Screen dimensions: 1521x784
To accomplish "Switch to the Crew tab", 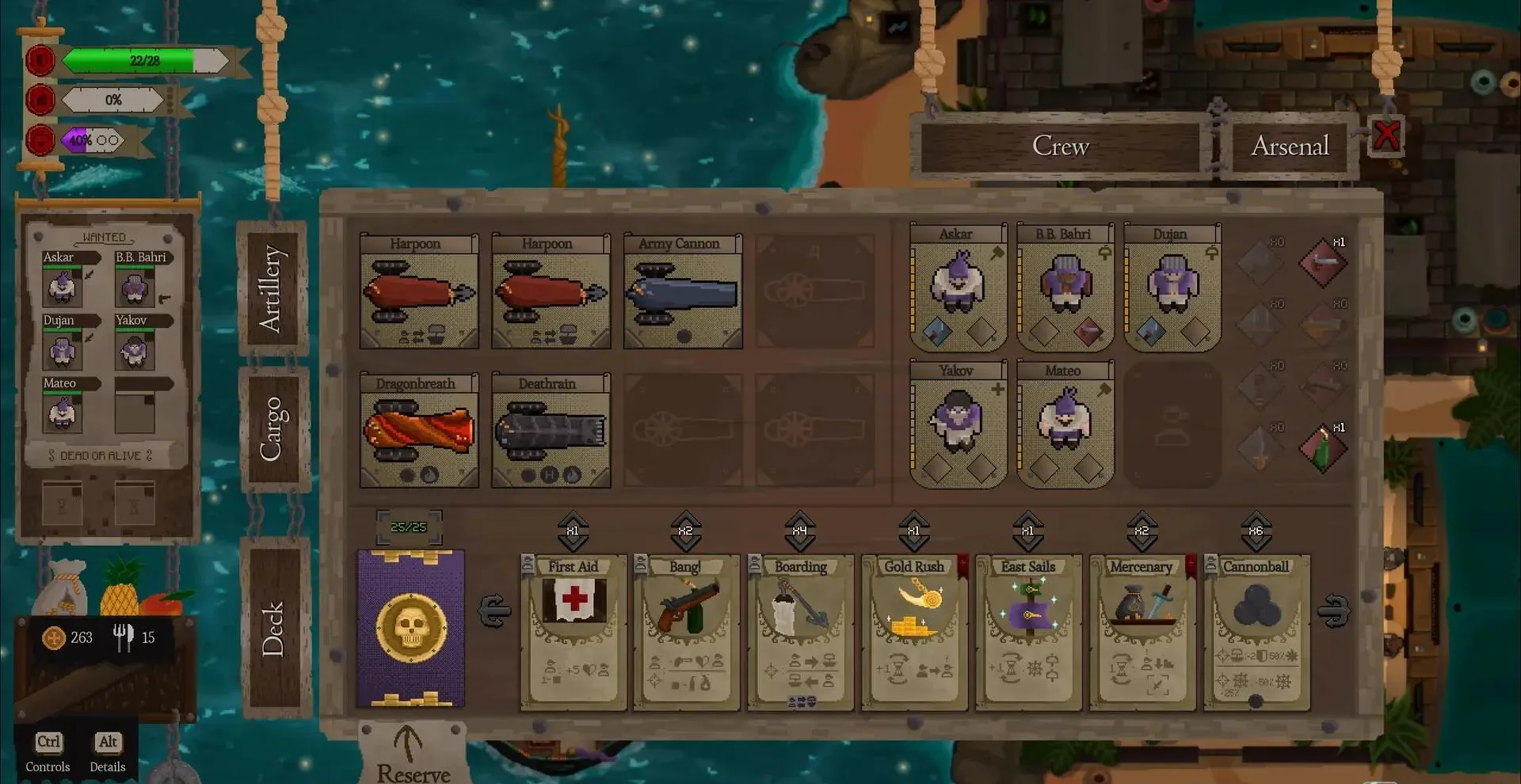I will (1060, 147).
